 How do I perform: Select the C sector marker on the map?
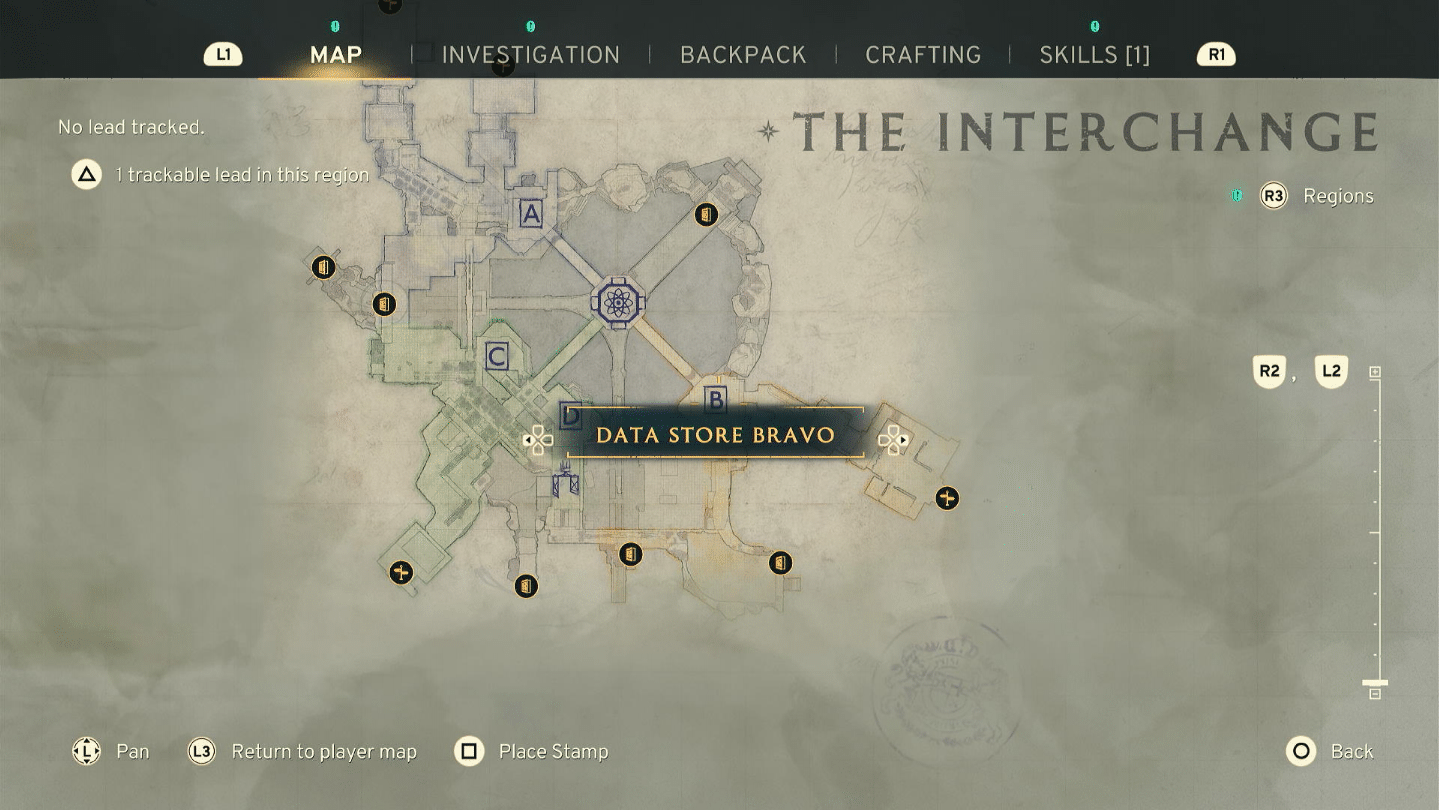coord(496,356)
